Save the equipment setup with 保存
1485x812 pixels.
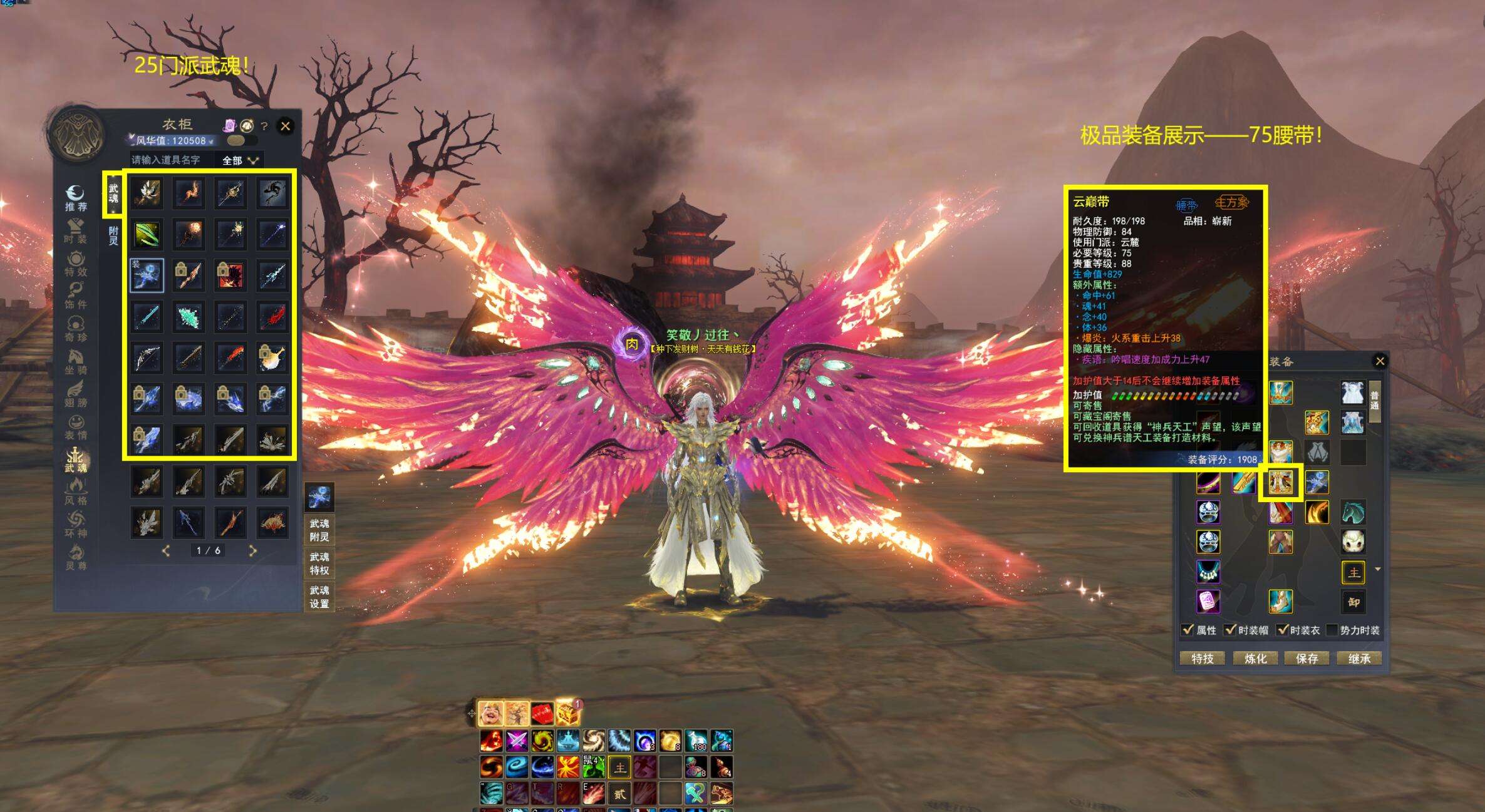[x=1307, y=659]
